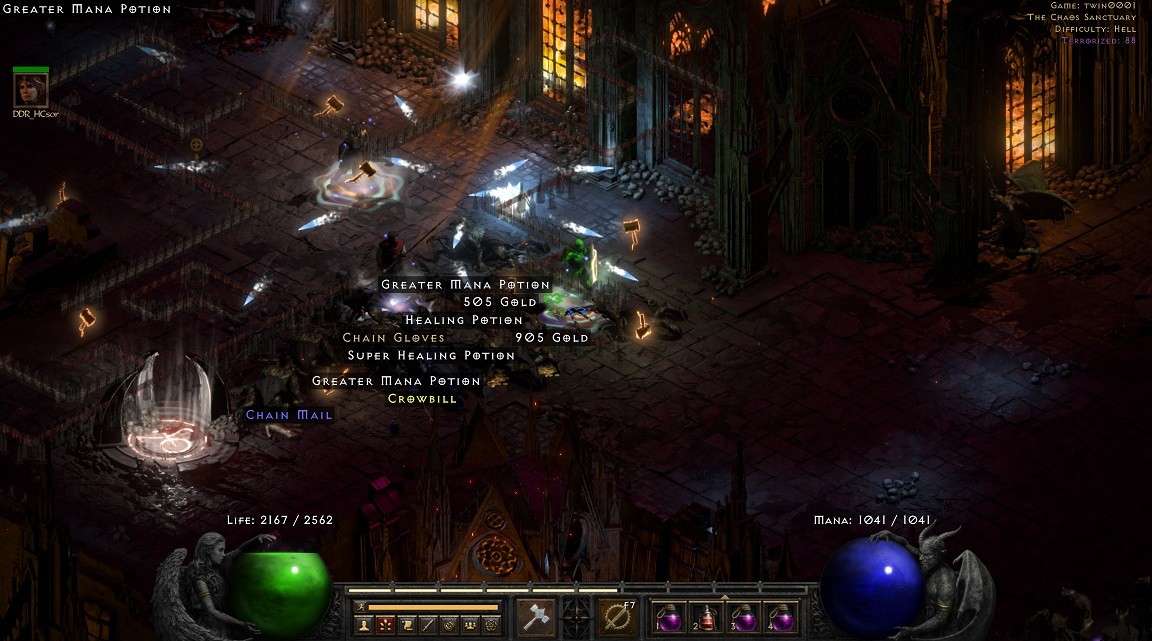Open the party button with two figures
The height and width of the screenshot is (641, 1152).
tap(470, 624)
